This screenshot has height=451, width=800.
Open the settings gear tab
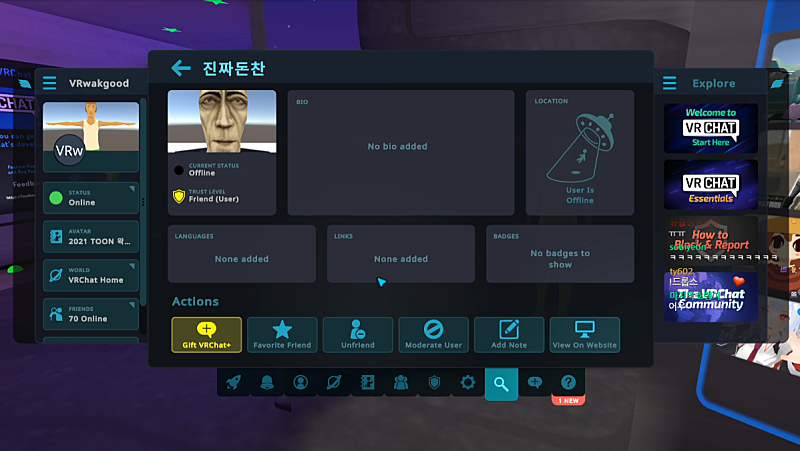468,382
